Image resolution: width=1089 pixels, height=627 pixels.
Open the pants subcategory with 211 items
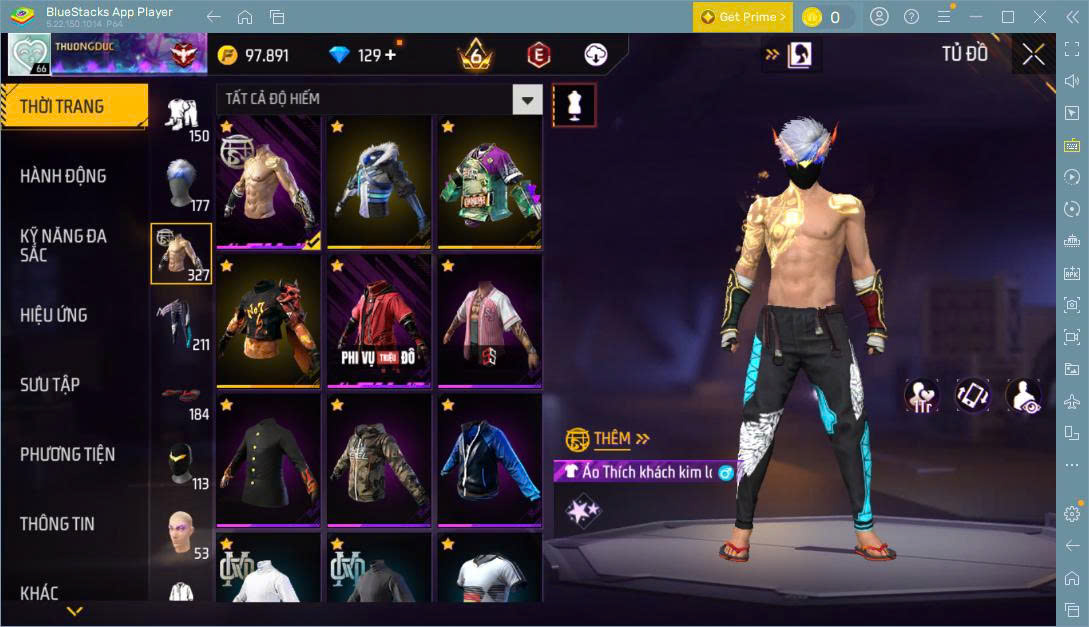tap(181, 322)
